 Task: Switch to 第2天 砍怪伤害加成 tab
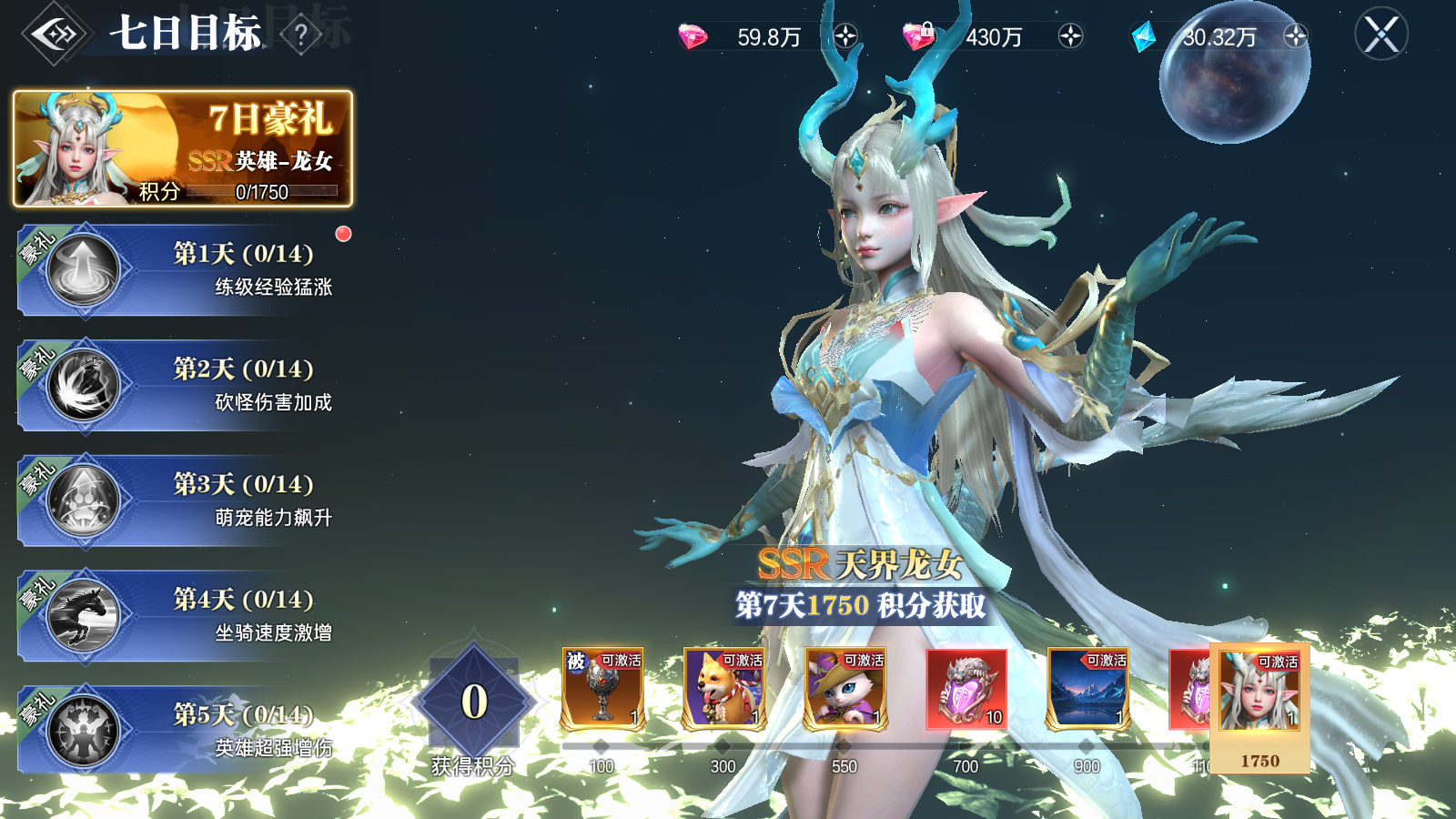pos(182,385)
